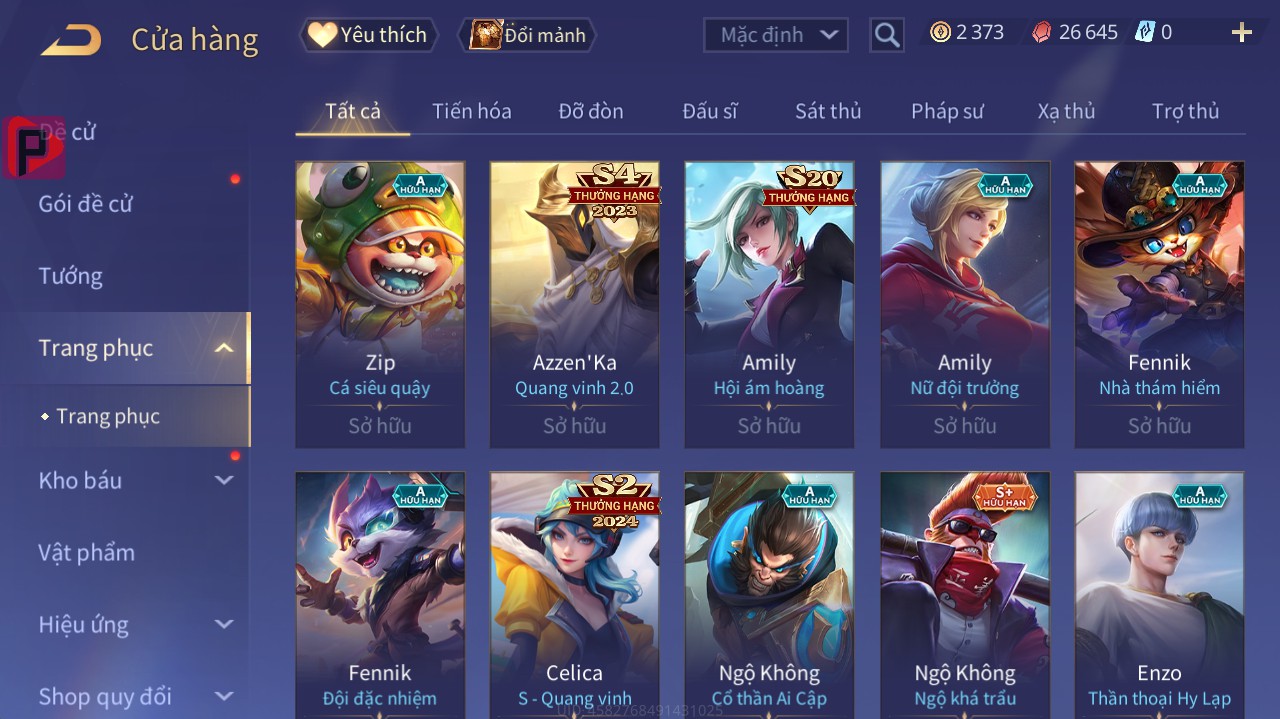Viewport: 1280px width, 719px height.
Task: Open the Đổi mảnh exchange
Action: pos(528,35)
